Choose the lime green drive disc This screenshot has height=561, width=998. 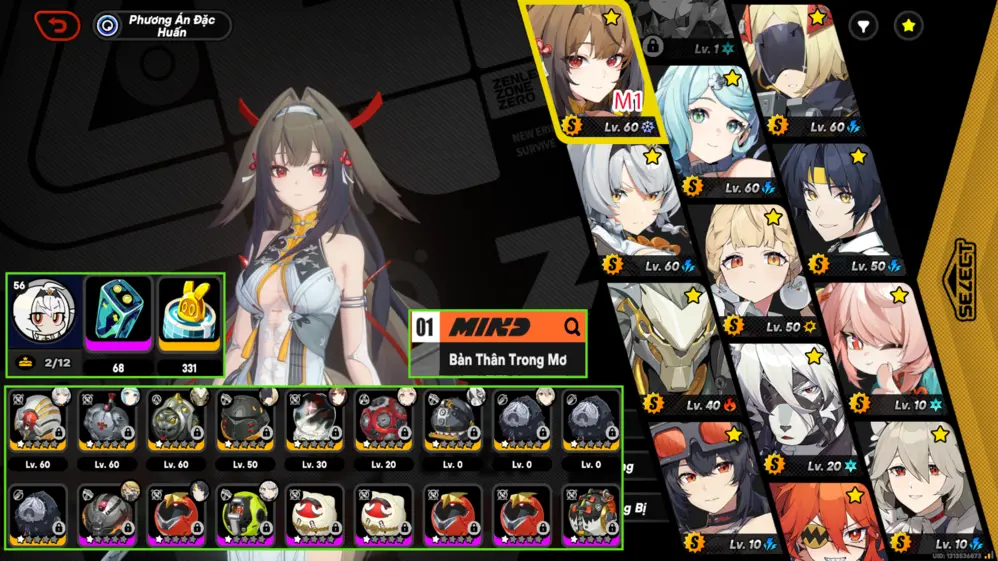246,511
